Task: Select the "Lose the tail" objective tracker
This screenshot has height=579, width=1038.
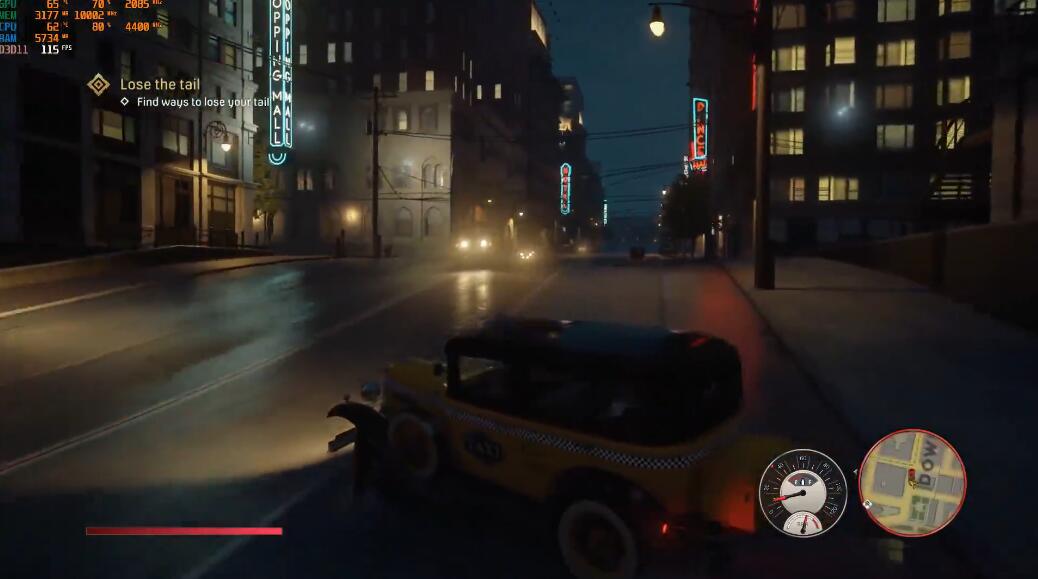Action: coord(160,85)
